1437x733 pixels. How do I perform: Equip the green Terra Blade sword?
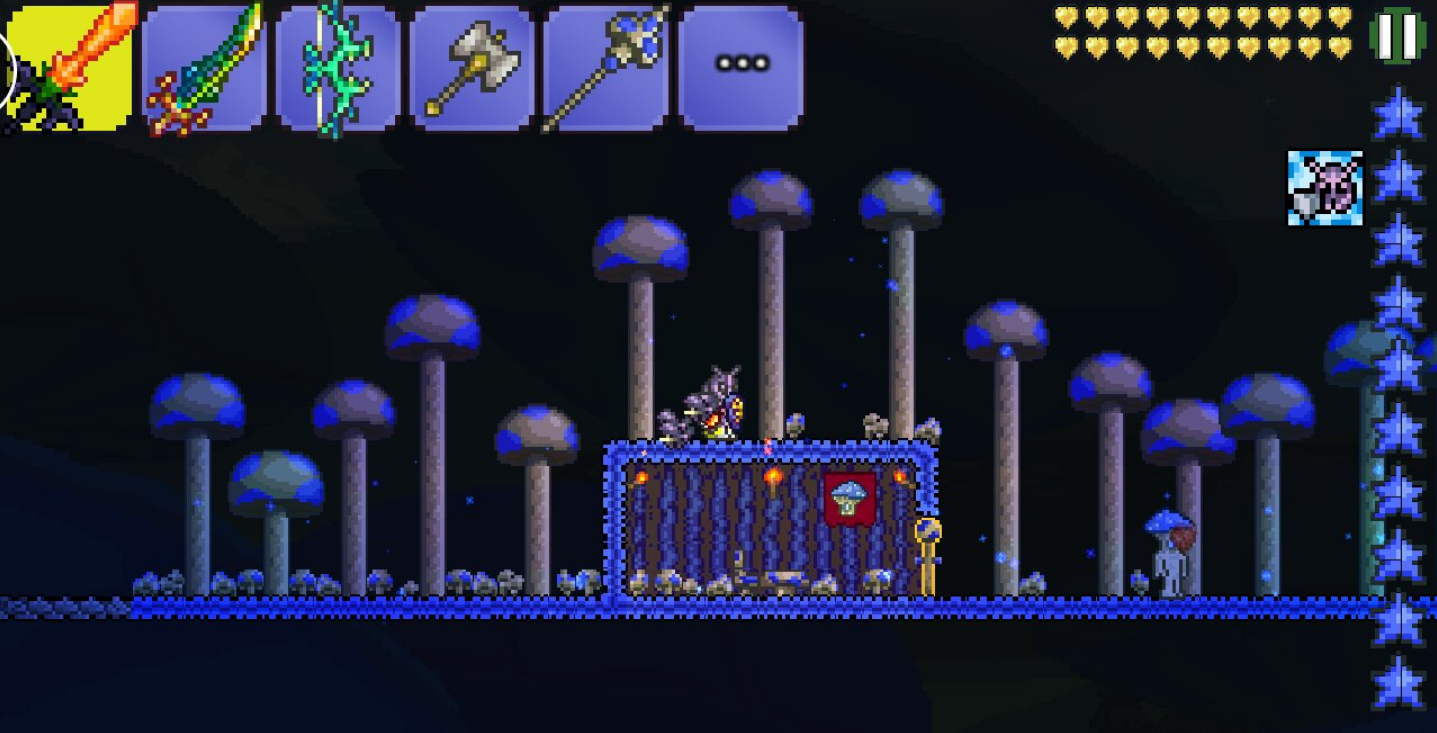204,68
